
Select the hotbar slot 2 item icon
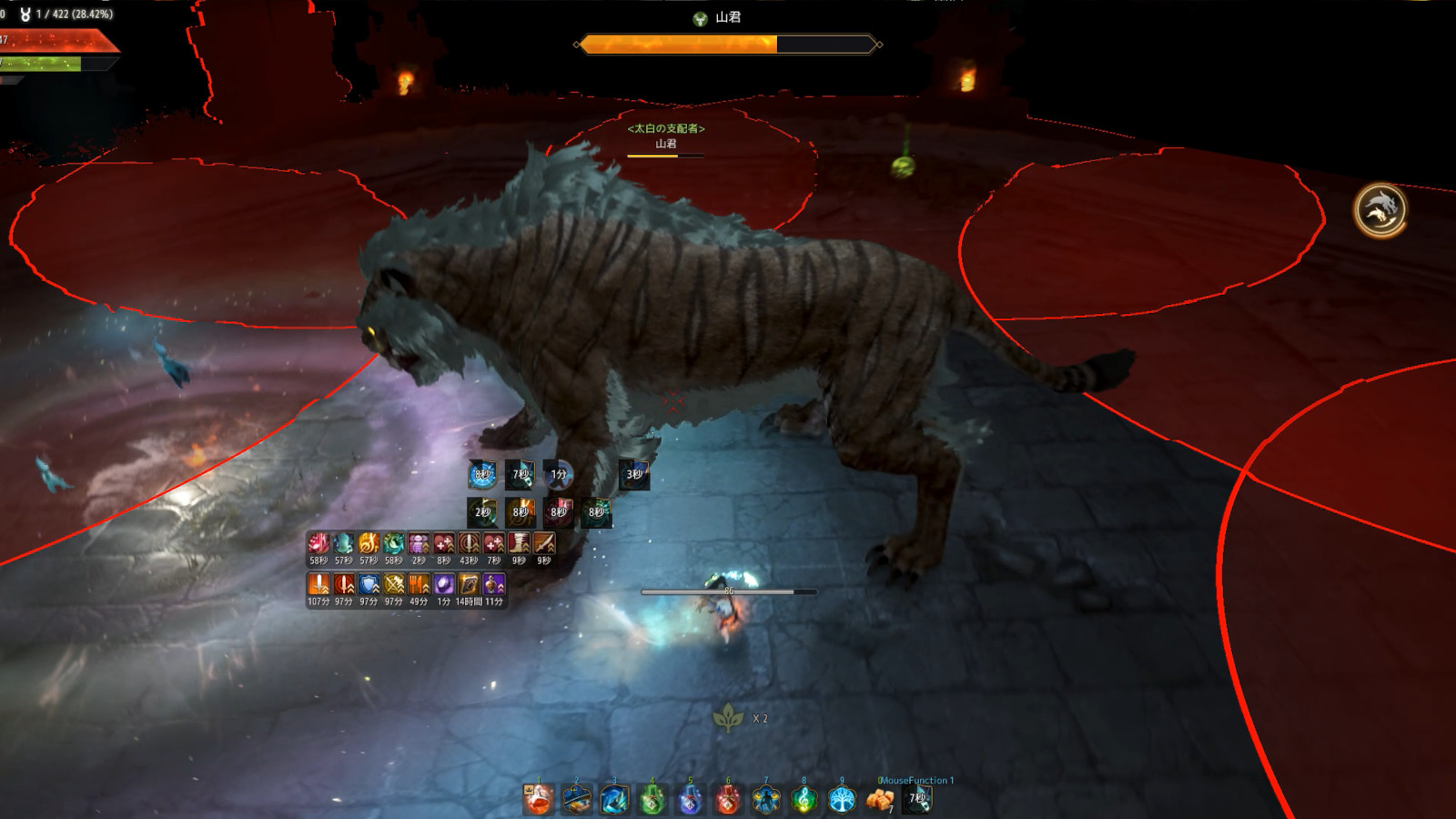point(577,800)
